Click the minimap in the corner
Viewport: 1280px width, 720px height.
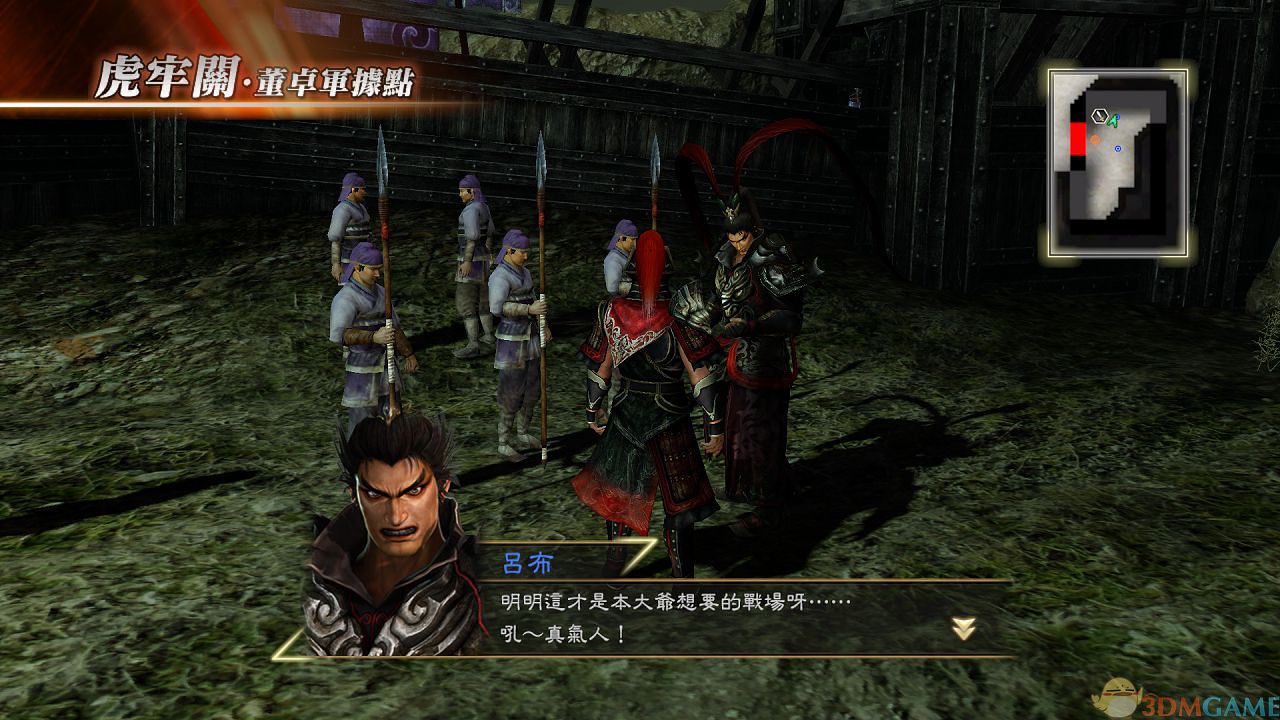(x=1119, y=160)
